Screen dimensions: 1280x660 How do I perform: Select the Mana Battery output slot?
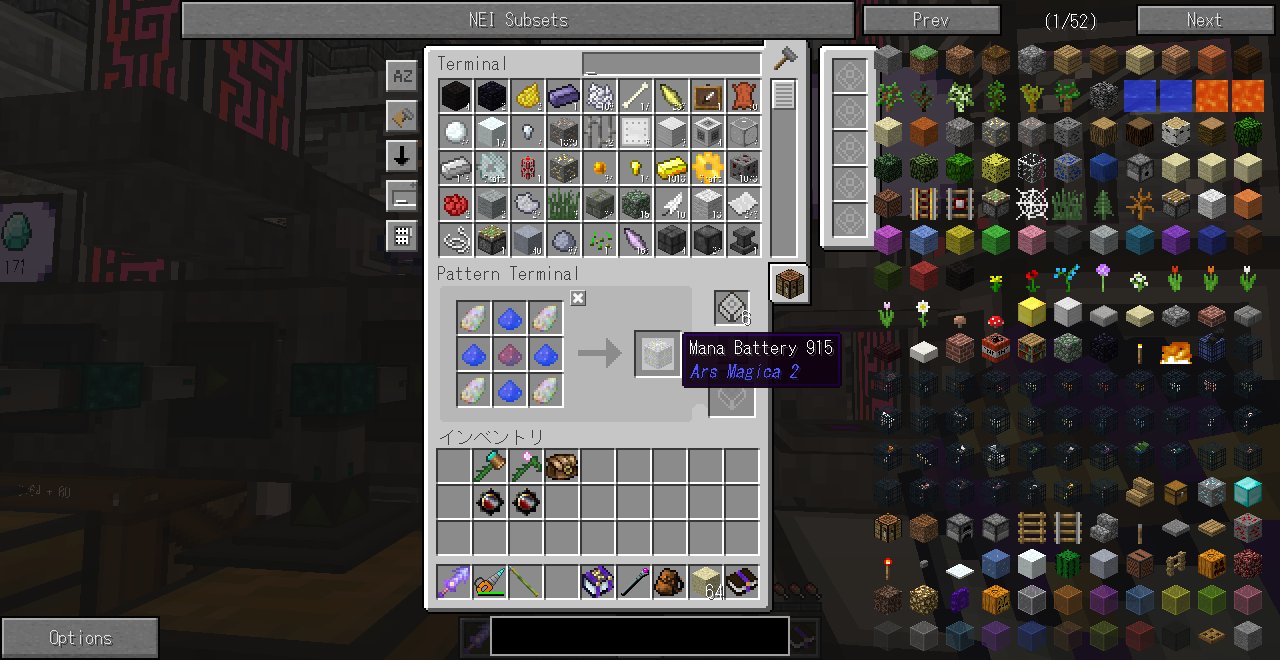(x=656, y=354)
